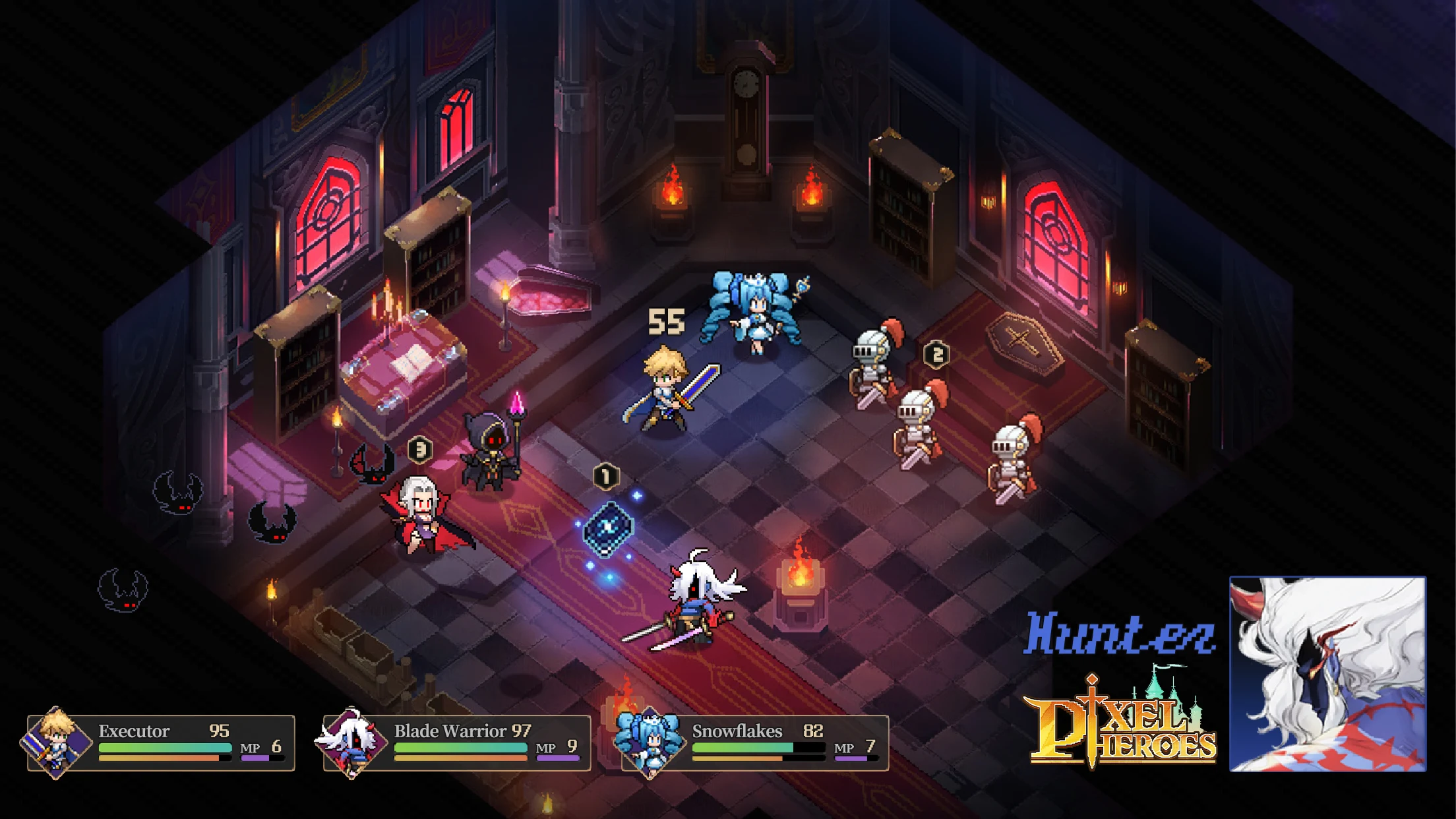1456x819 pixels.
Task: Toggle the turn marker numbered 3 near the bat
Action: click(x=421, y=449)
